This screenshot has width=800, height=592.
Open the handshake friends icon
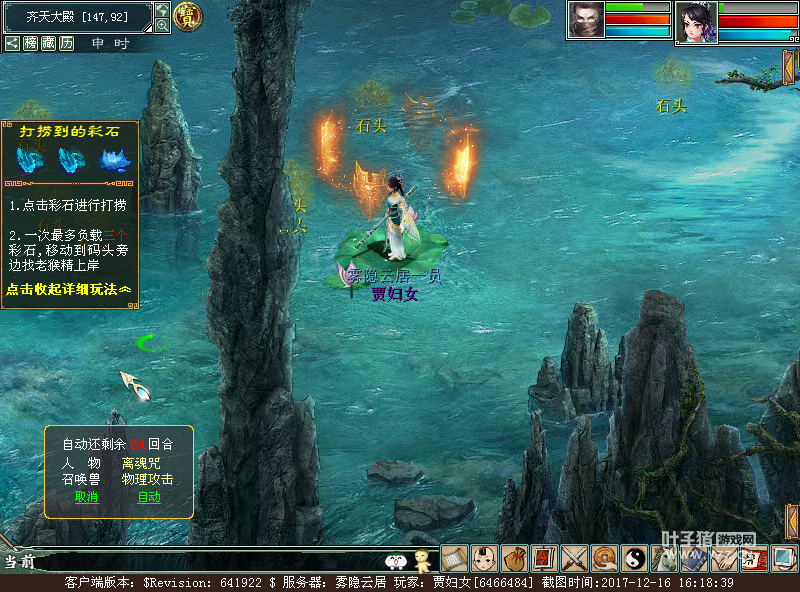724,558
